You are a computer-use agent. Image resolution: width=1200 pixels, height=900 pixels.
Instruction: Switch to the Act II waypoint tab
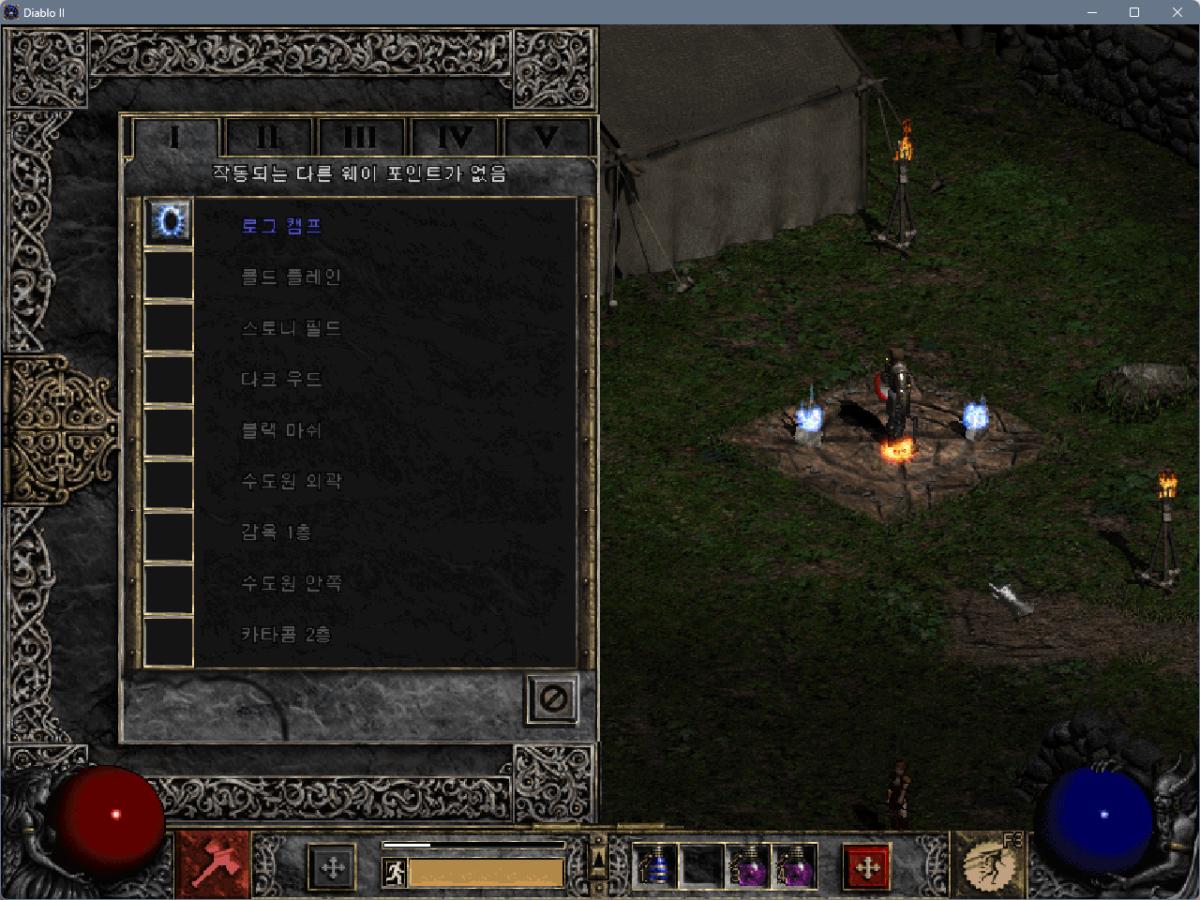click(x=268, y=137)
